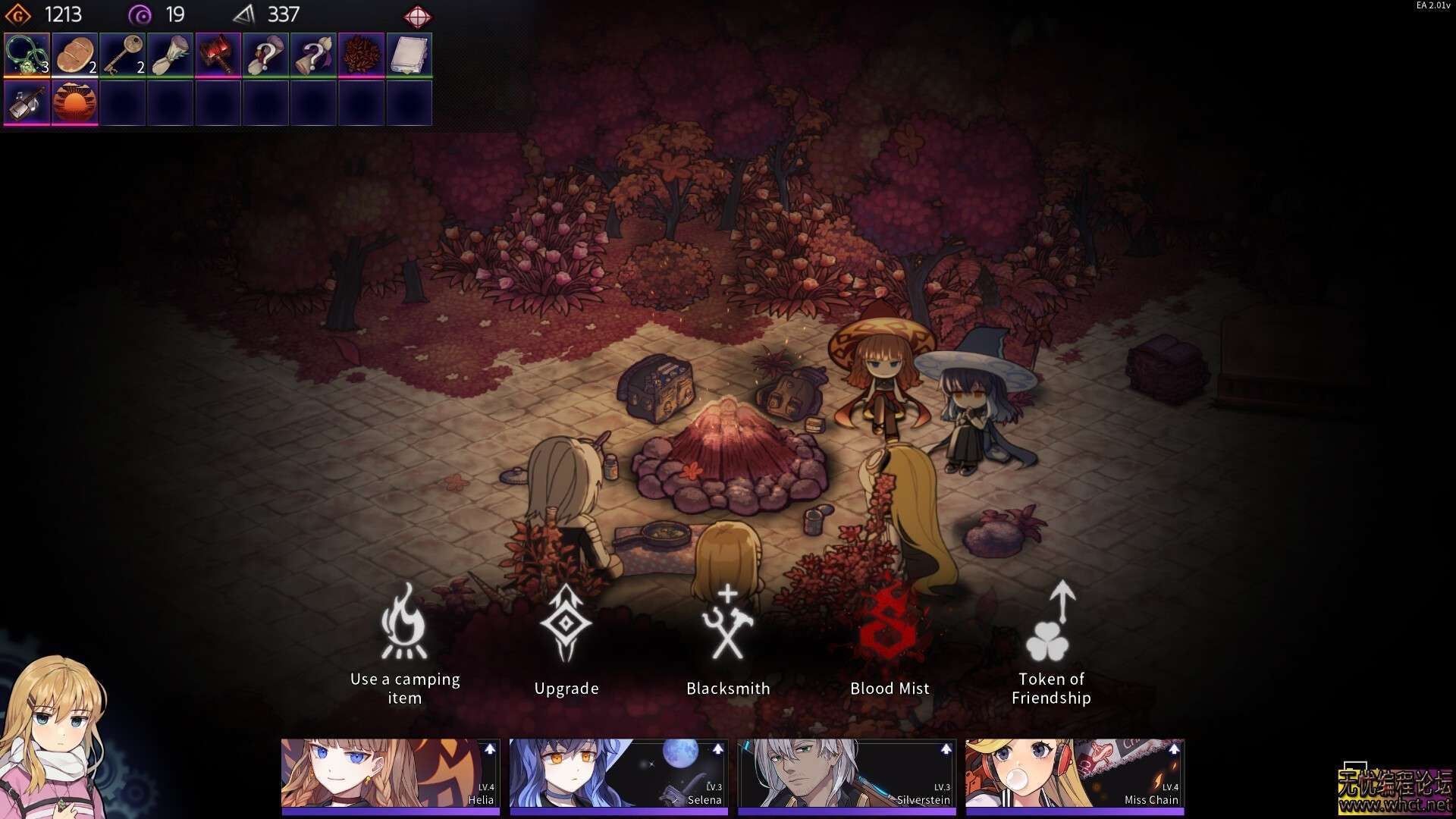Select the flaming hammer inventory item
Screen dimensions: 1456x819
click(x=218, y=55)
